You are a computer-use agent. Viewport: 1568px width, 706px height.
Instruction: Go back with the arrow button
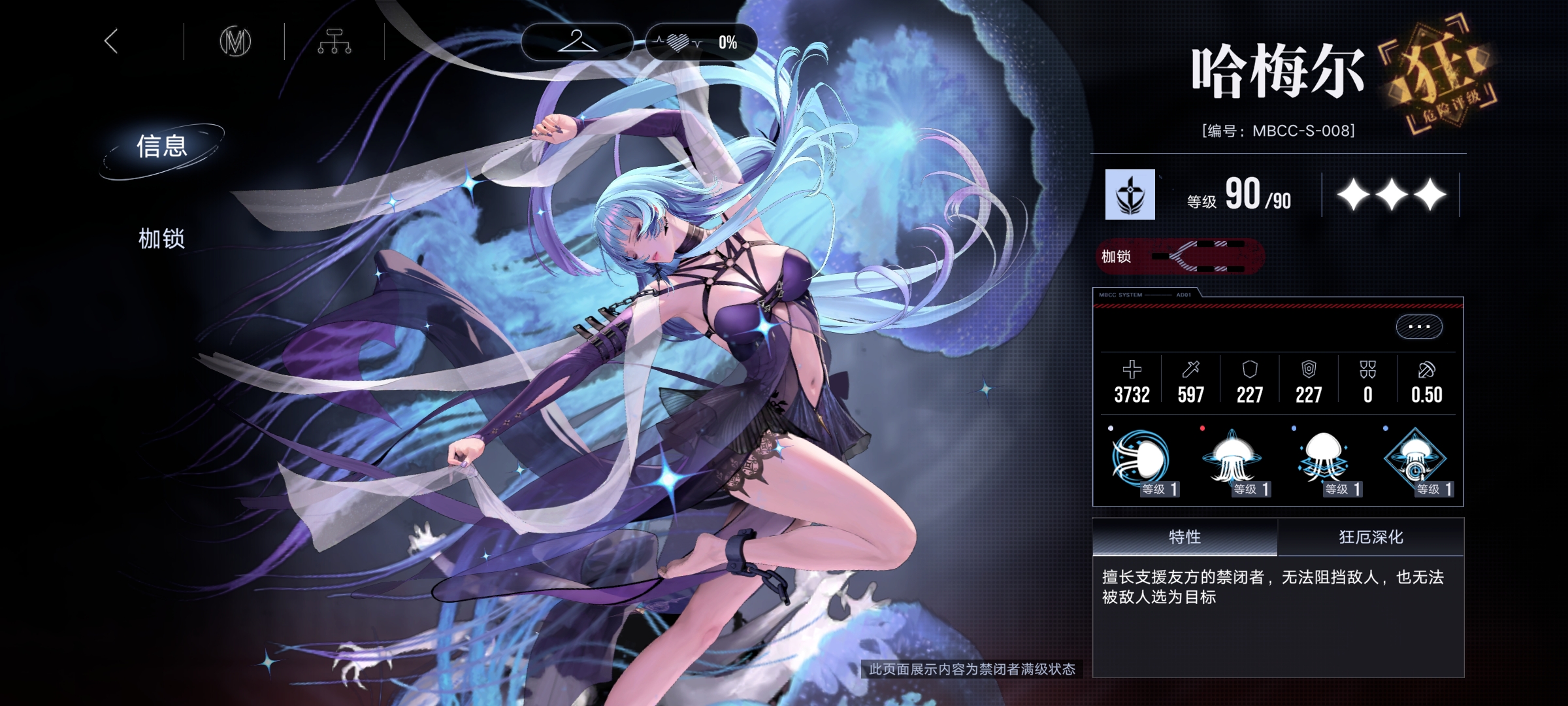(111, 41)
